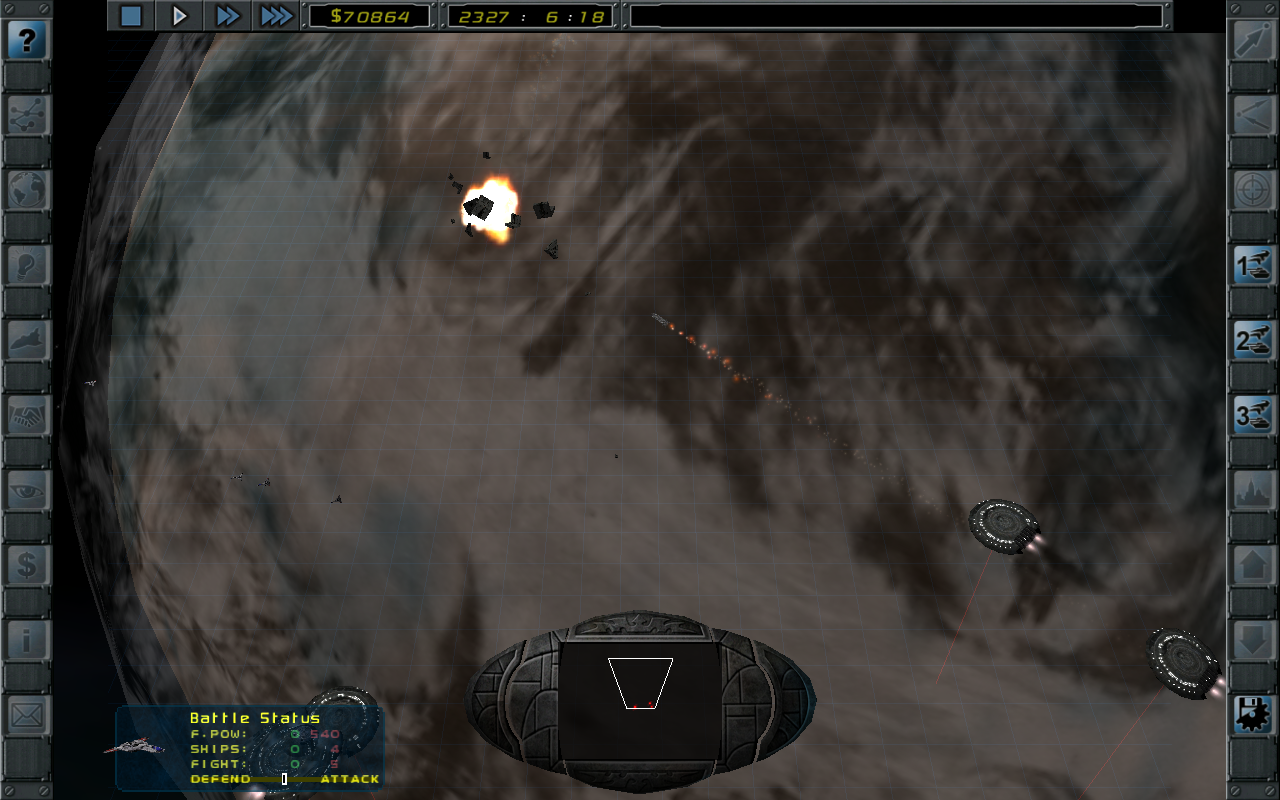Open messages with the envelope icon
Image resolution: width=1280 pixels, height=800 pixels.
[x=27, y=715]
